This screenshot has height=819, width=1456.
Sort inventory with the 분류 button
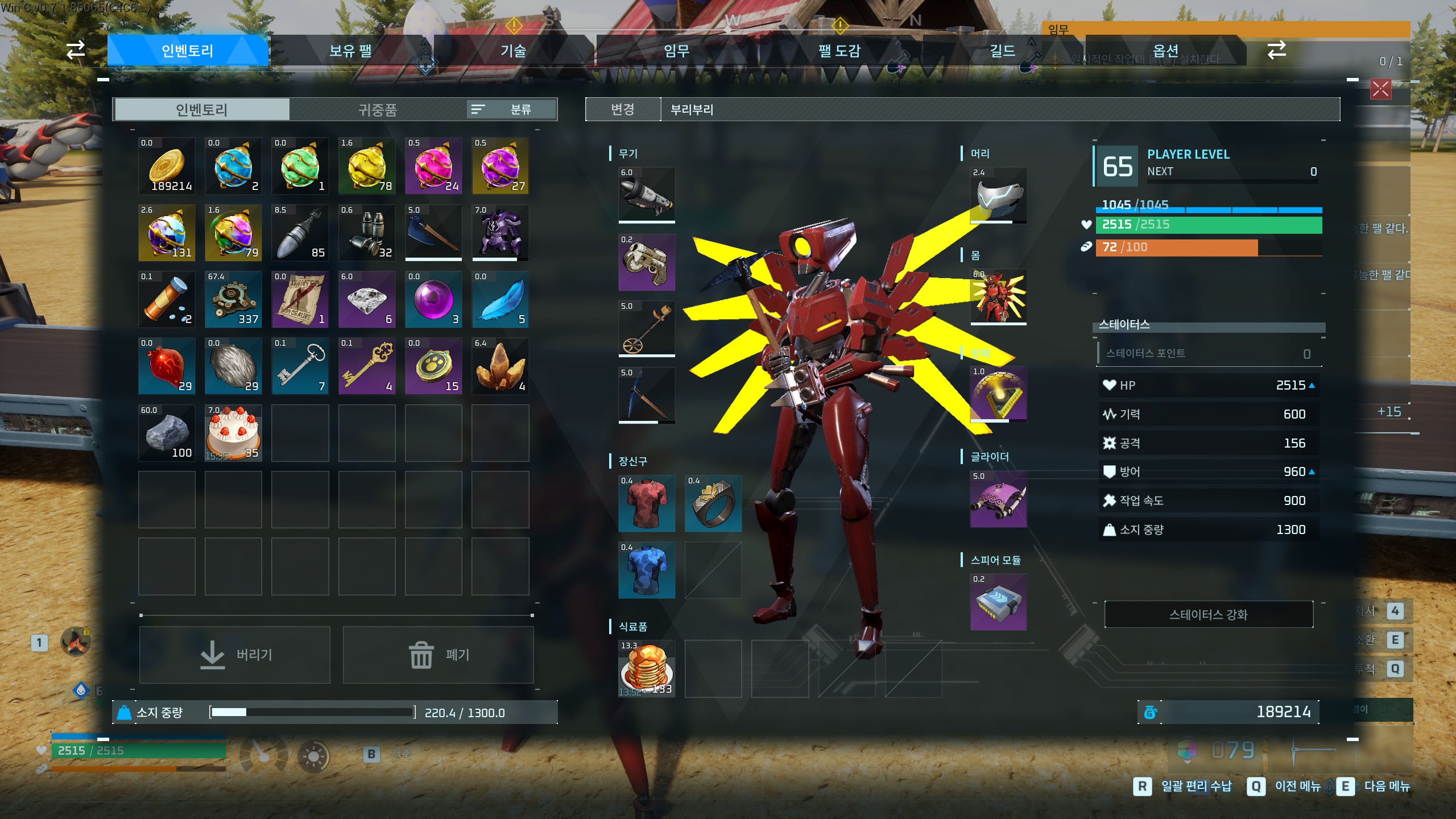511,109
